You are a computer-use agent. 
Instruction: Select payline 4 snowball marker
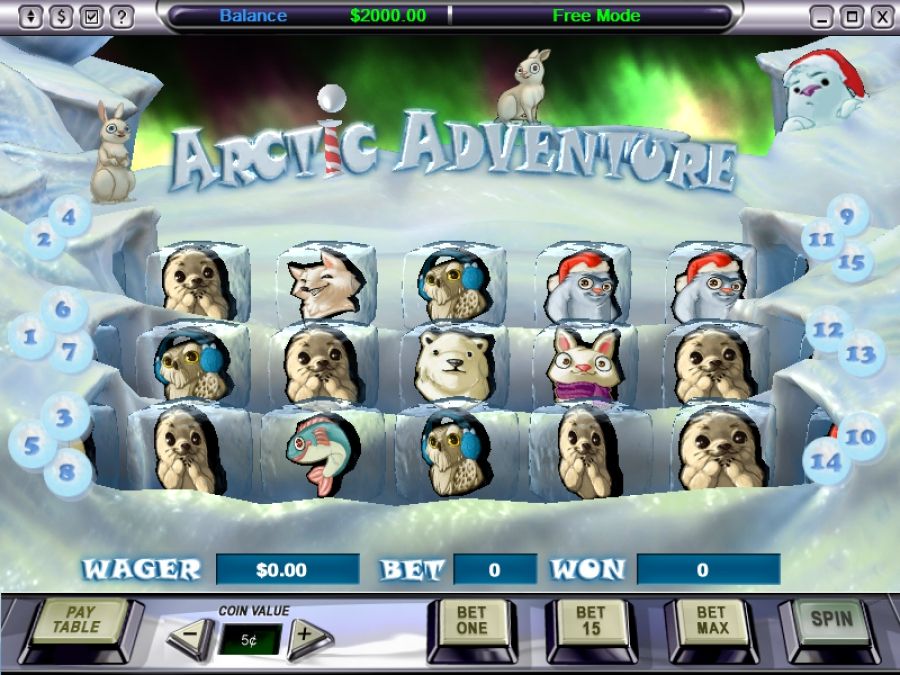70,215
